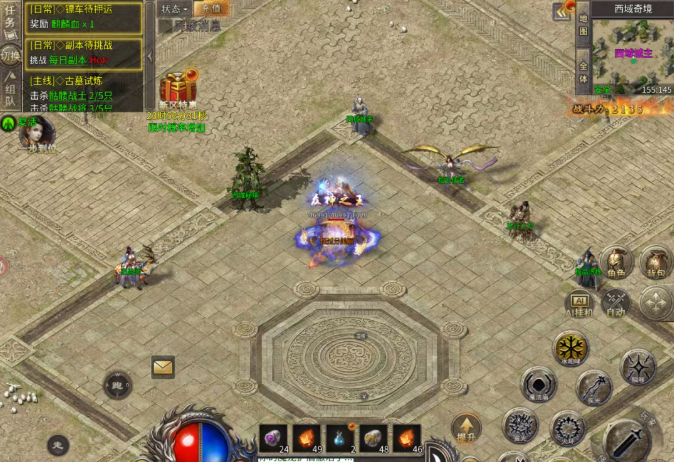Open the 状态 status dropdown
Screen dimensions: 674x462
174,8
